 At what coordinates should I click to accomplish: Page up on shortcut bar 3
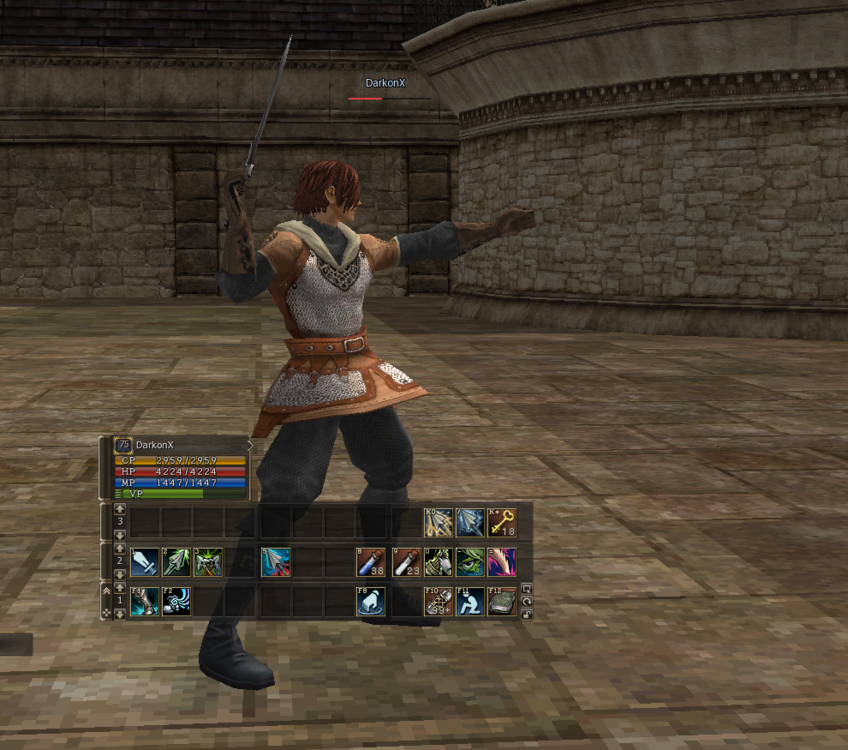120,510
